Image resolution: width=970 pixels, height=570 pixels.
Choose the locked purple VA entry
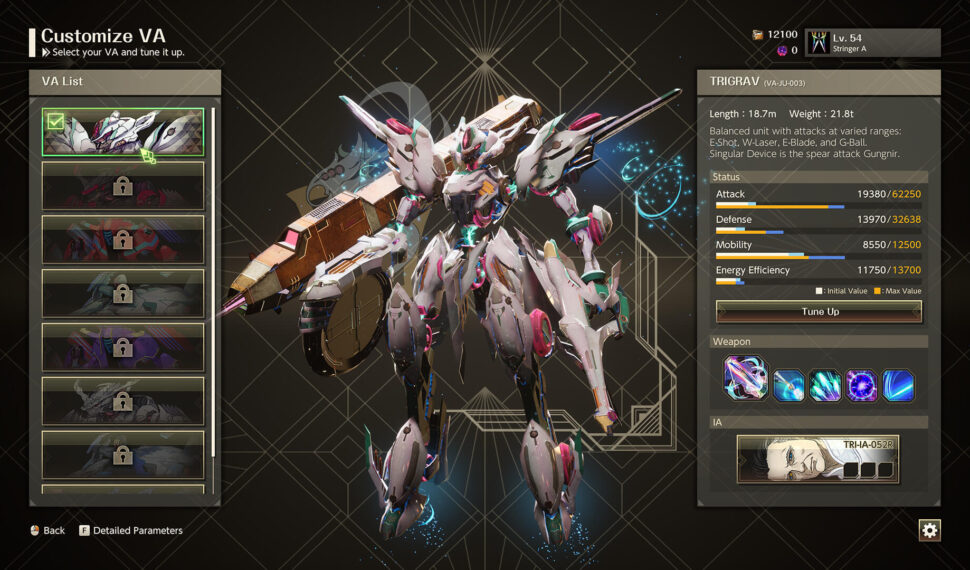122,347
